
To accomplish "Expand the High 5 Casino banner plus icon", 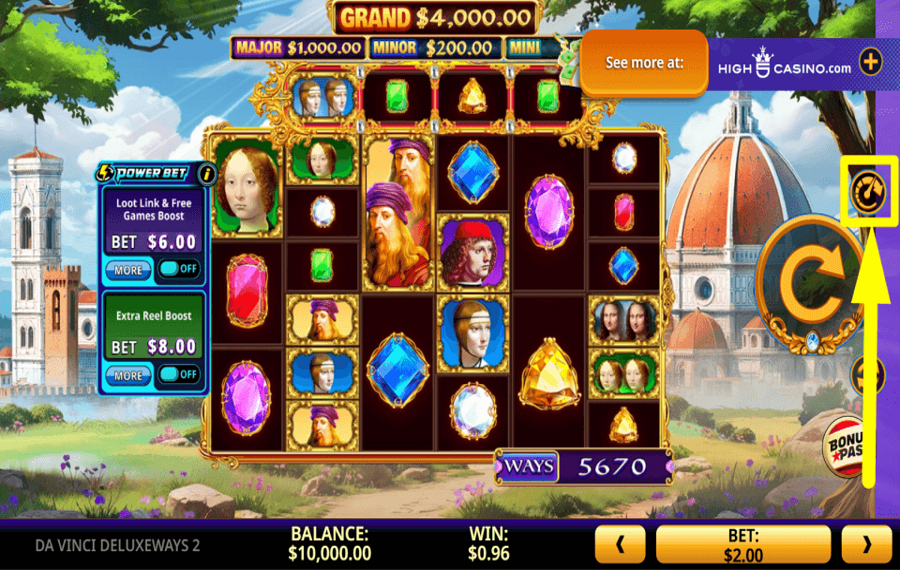I will pos(871,62).
